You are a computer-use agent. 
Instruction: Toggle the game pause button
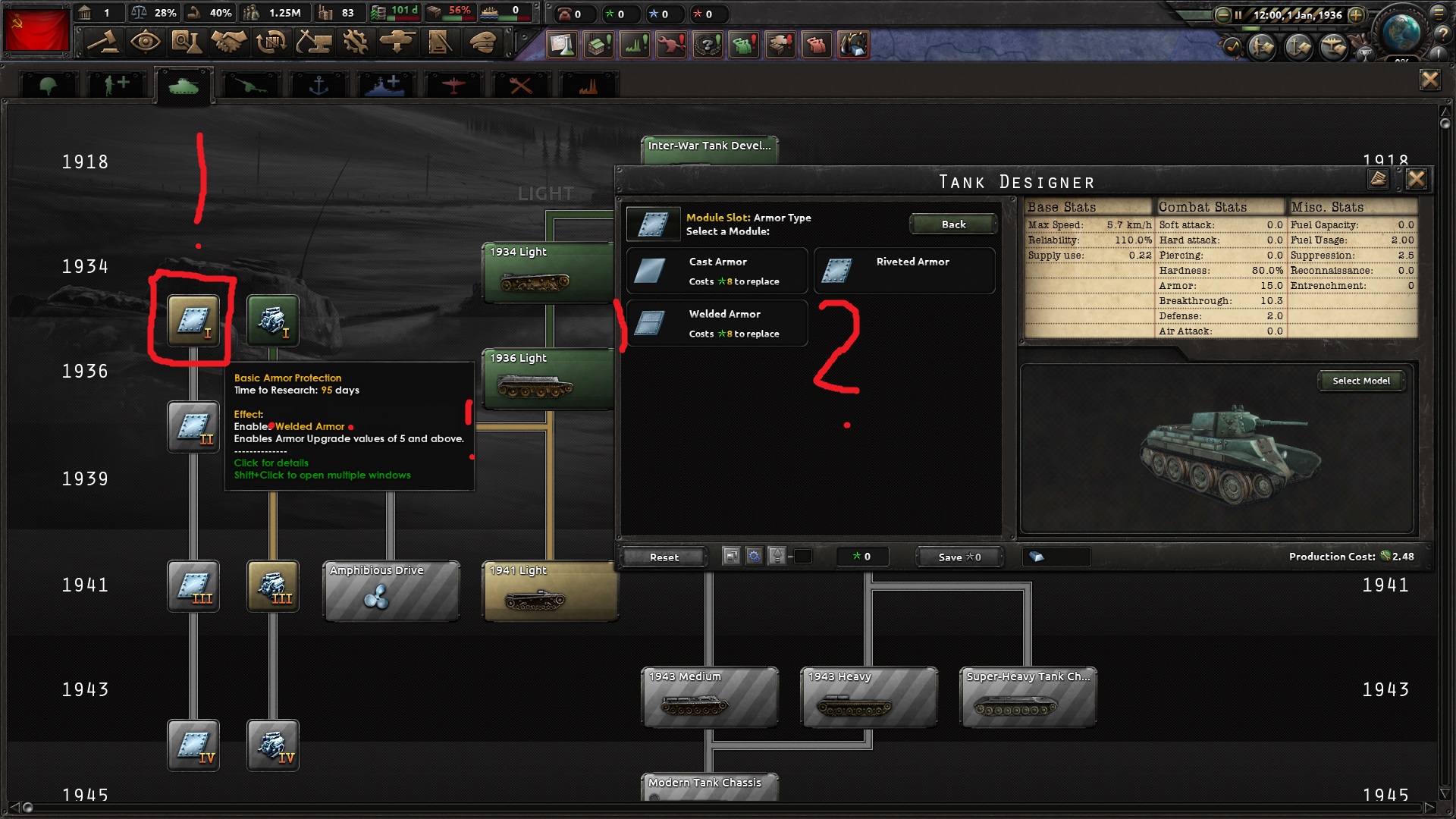pyautogui.click(x=1239, y=14)
